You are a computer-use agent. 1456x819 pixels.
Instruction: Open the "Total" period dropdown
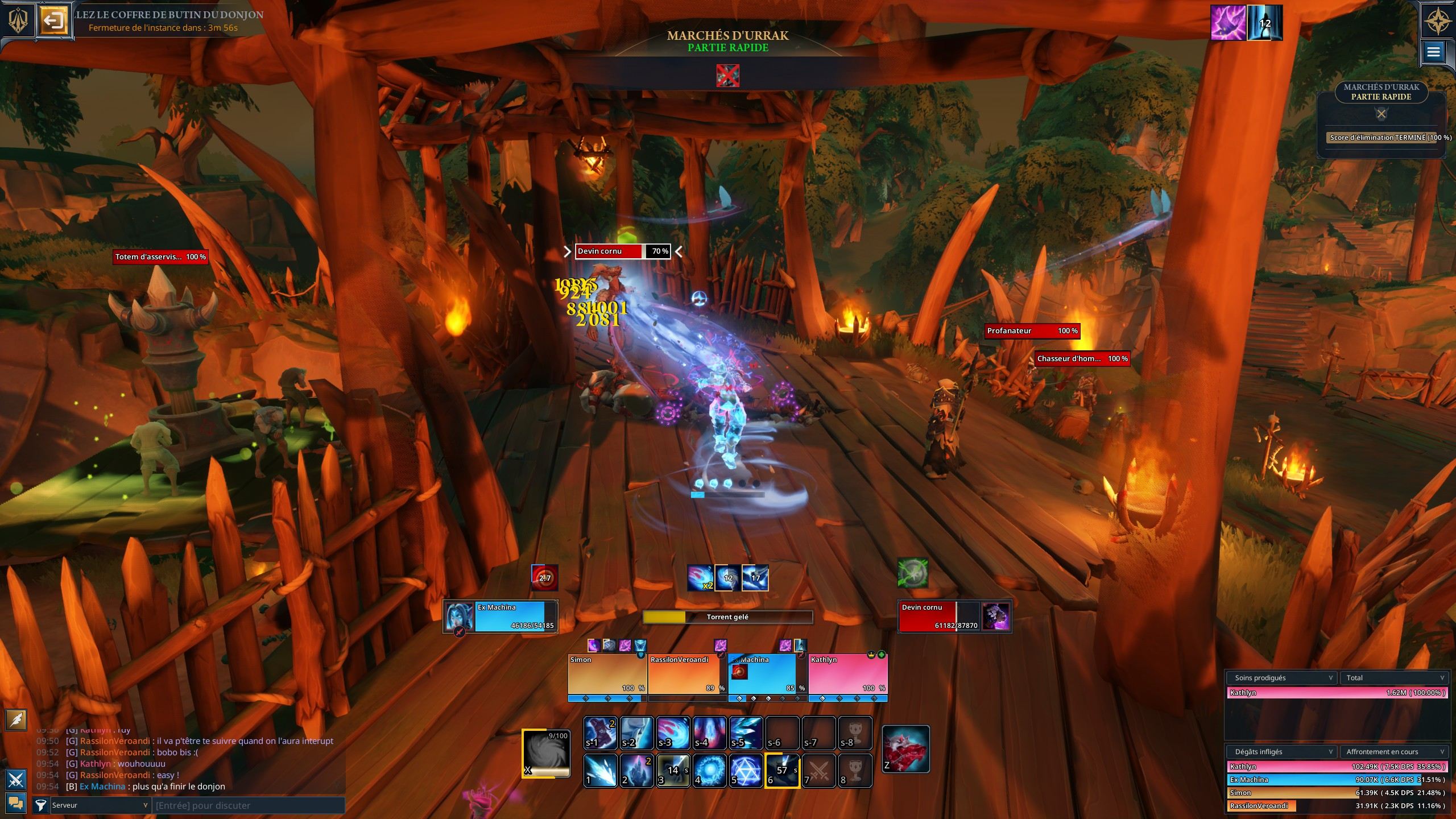[1393, 677]
